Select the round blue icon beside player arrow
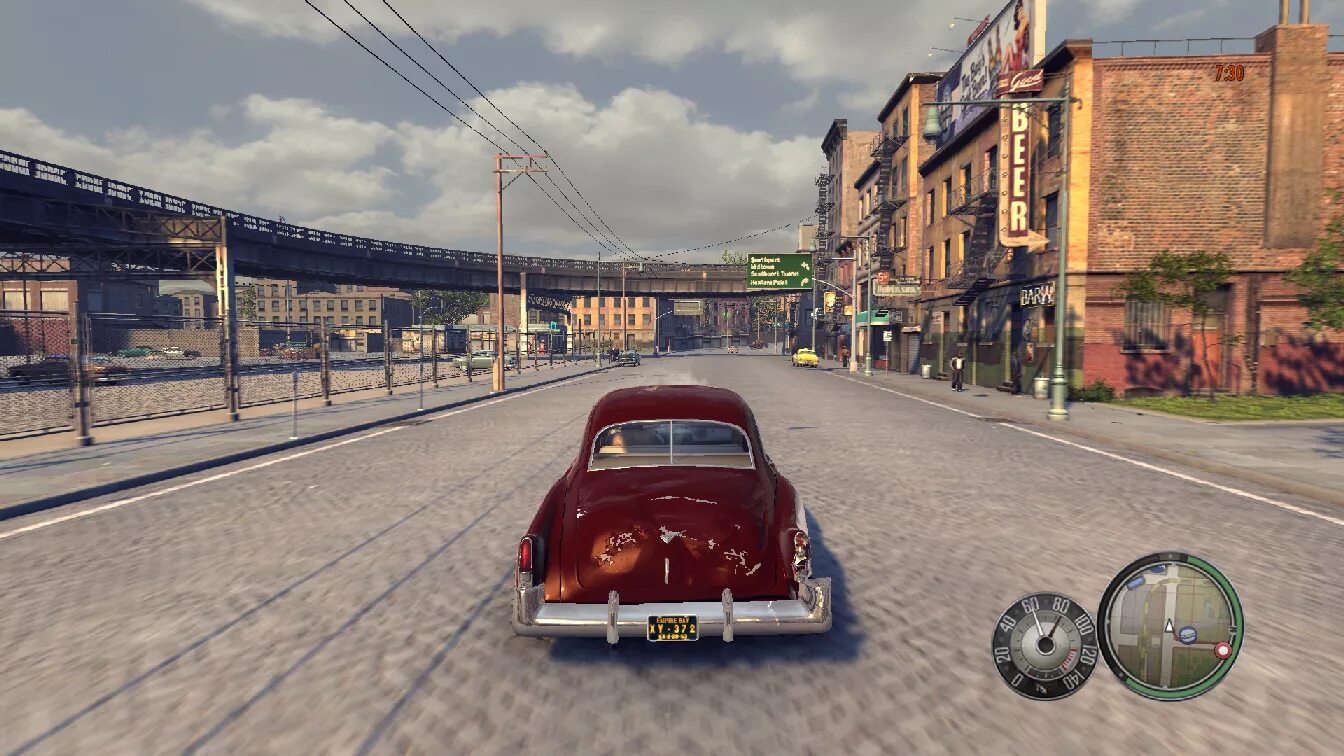This screenshot has height=756, width=1344. (1188, 634)
